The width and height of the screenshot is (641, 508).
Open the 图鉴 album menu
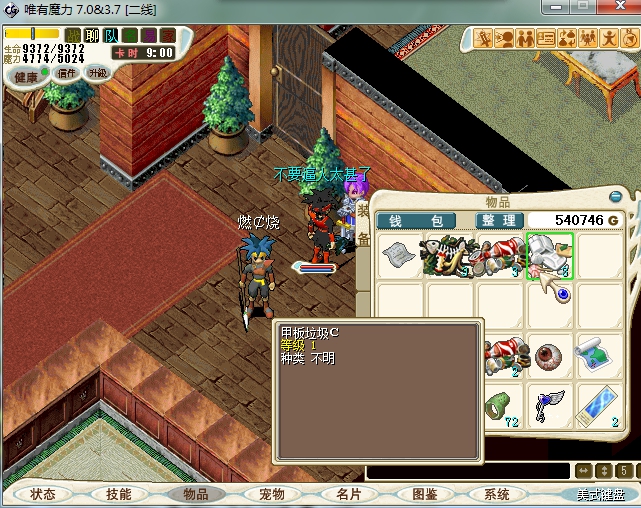423,494
